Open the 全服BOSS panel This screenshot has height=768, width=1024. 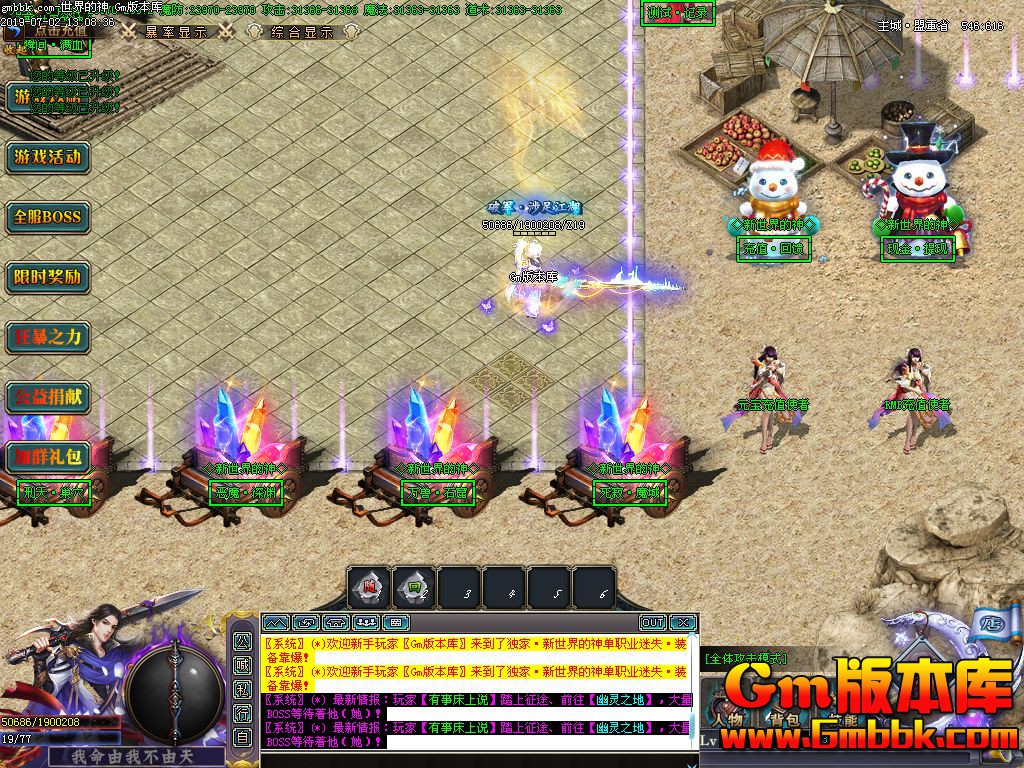tap(47, 217)
